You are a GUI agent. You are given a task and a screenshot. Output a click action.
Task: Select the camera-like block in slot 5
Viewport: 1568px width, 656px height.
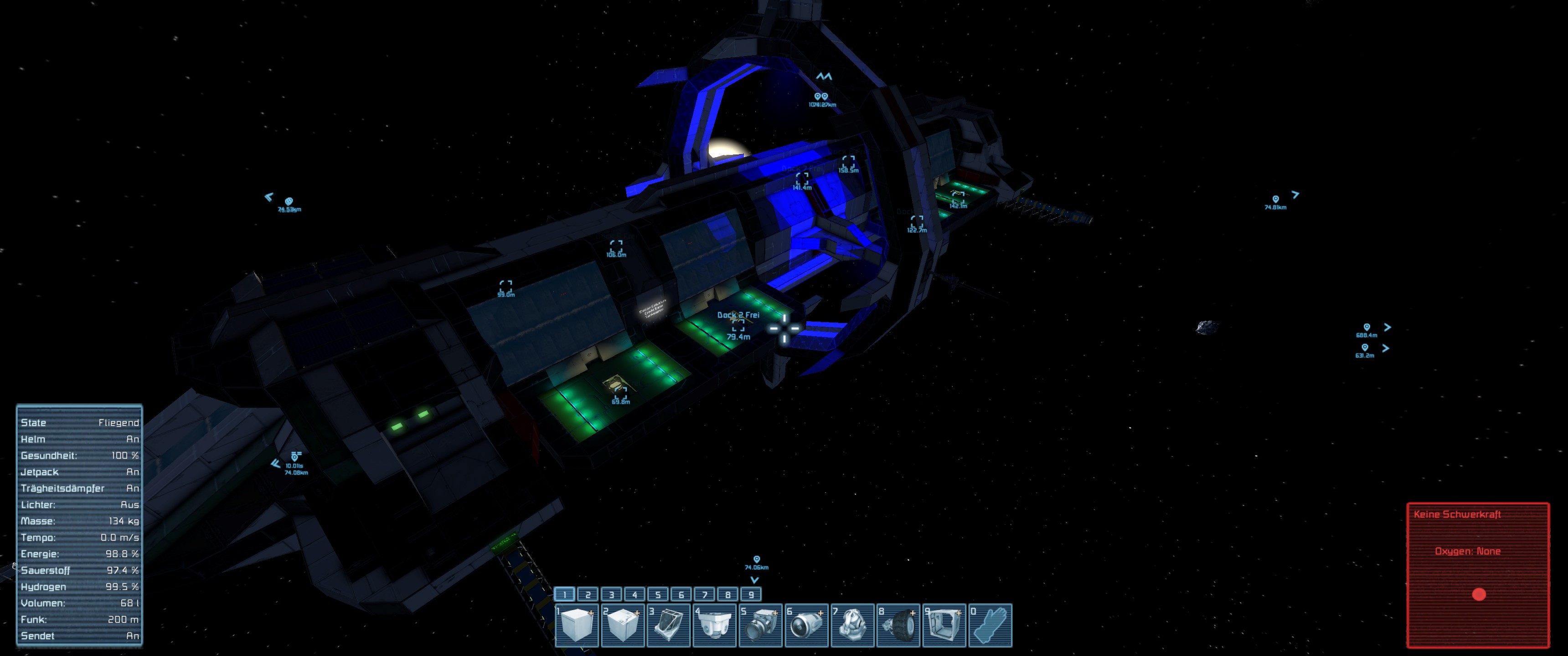tap(760, 625)
